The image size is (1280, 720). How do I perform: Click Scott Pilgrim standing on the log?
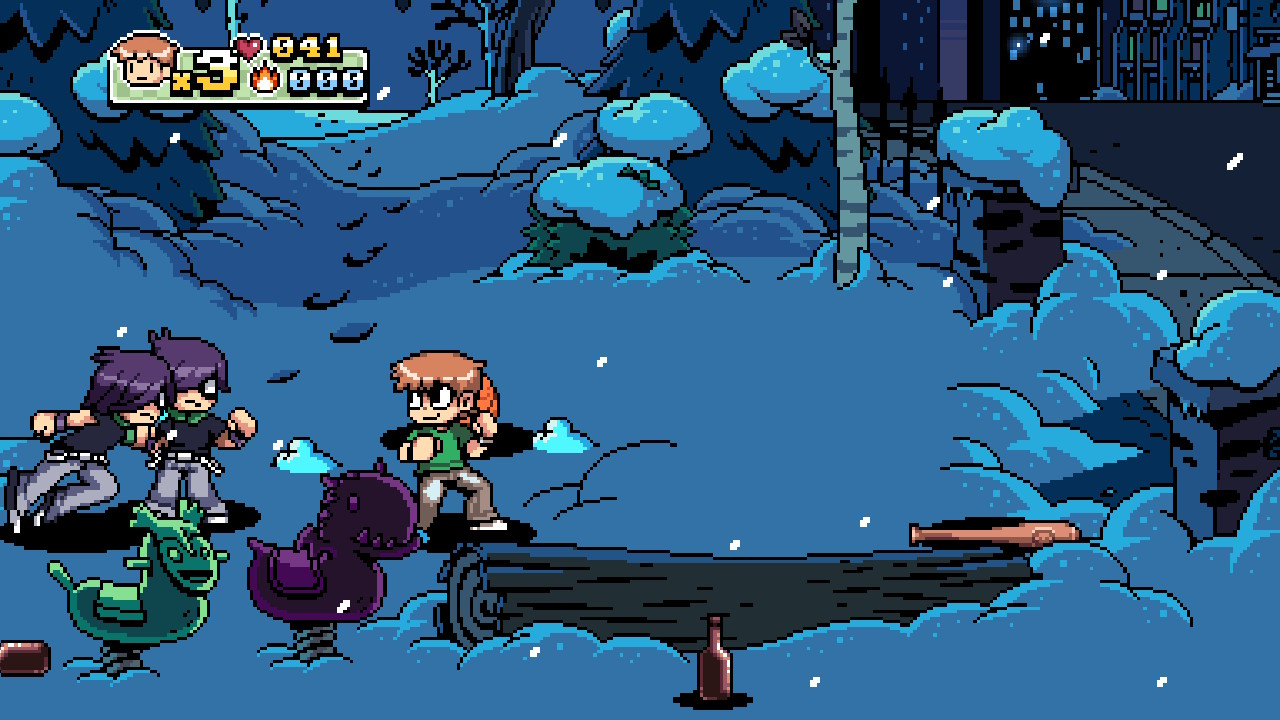point(440,440)
